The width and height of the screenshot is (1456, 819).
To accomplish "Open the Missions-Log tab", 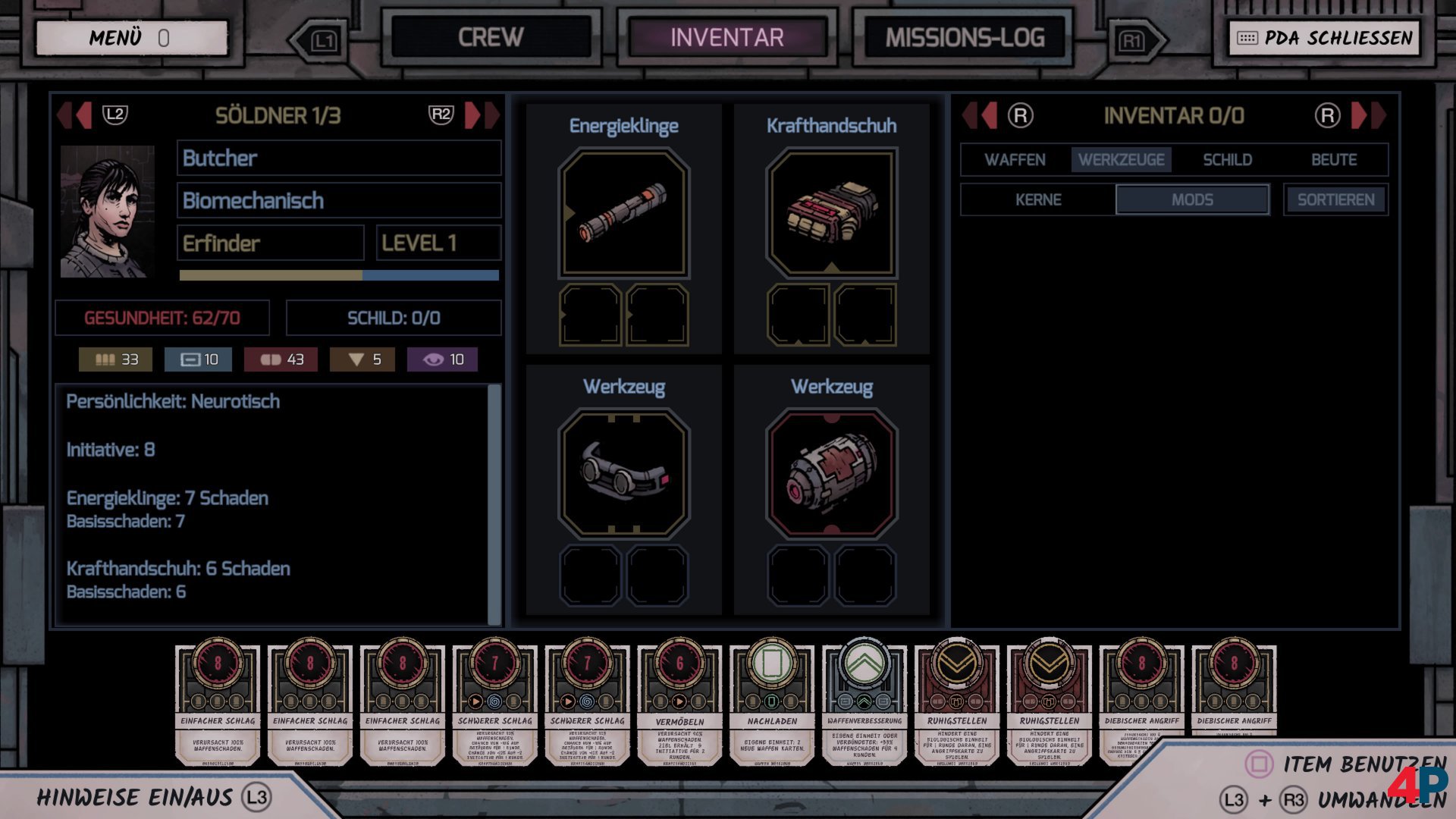I will coord(965,38).
